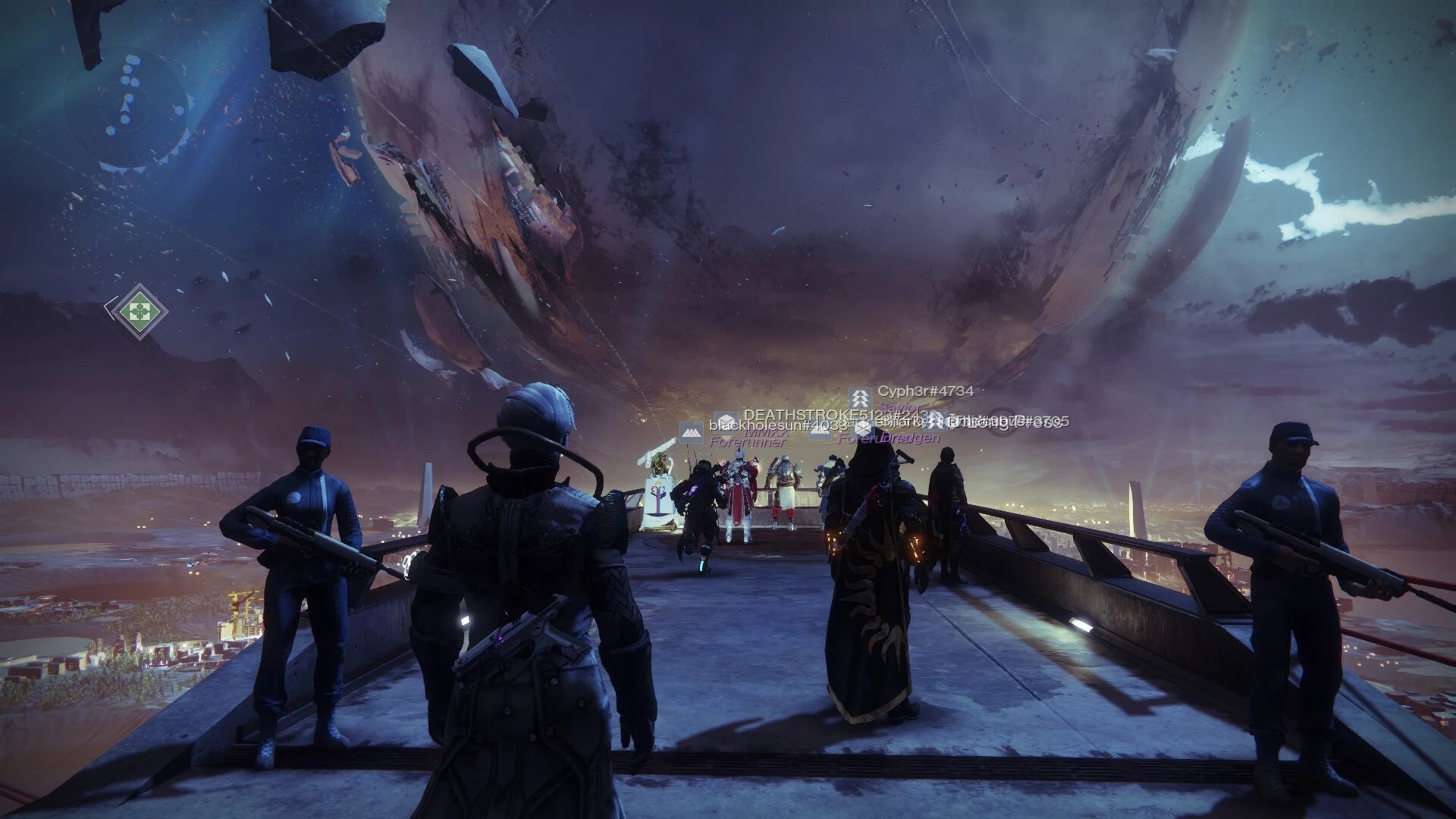Select the green diamond waypoint marker
The image size is (1456, 819).
(137, 309)
